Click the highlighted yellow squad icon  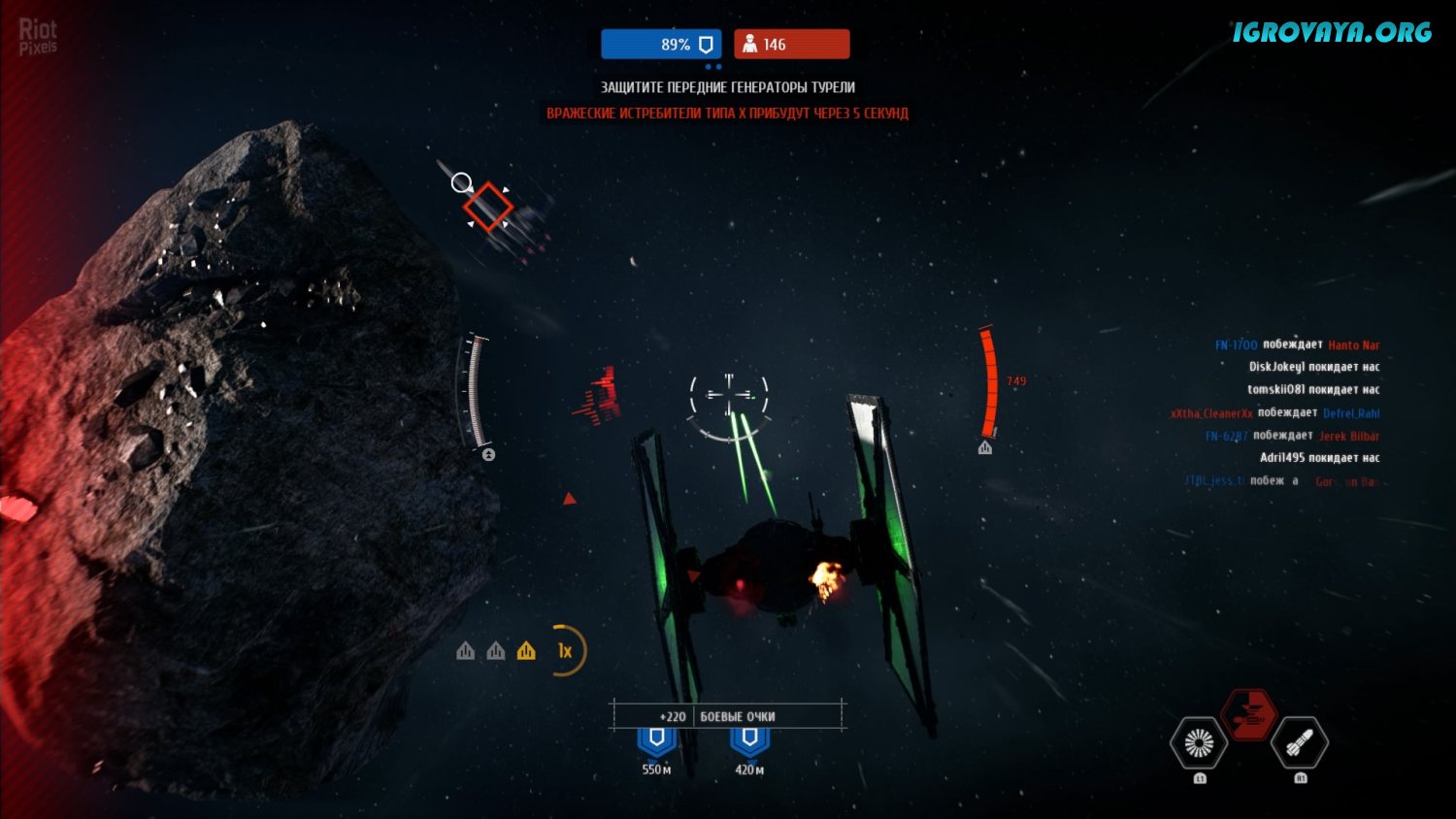click(x=526, y=651)
